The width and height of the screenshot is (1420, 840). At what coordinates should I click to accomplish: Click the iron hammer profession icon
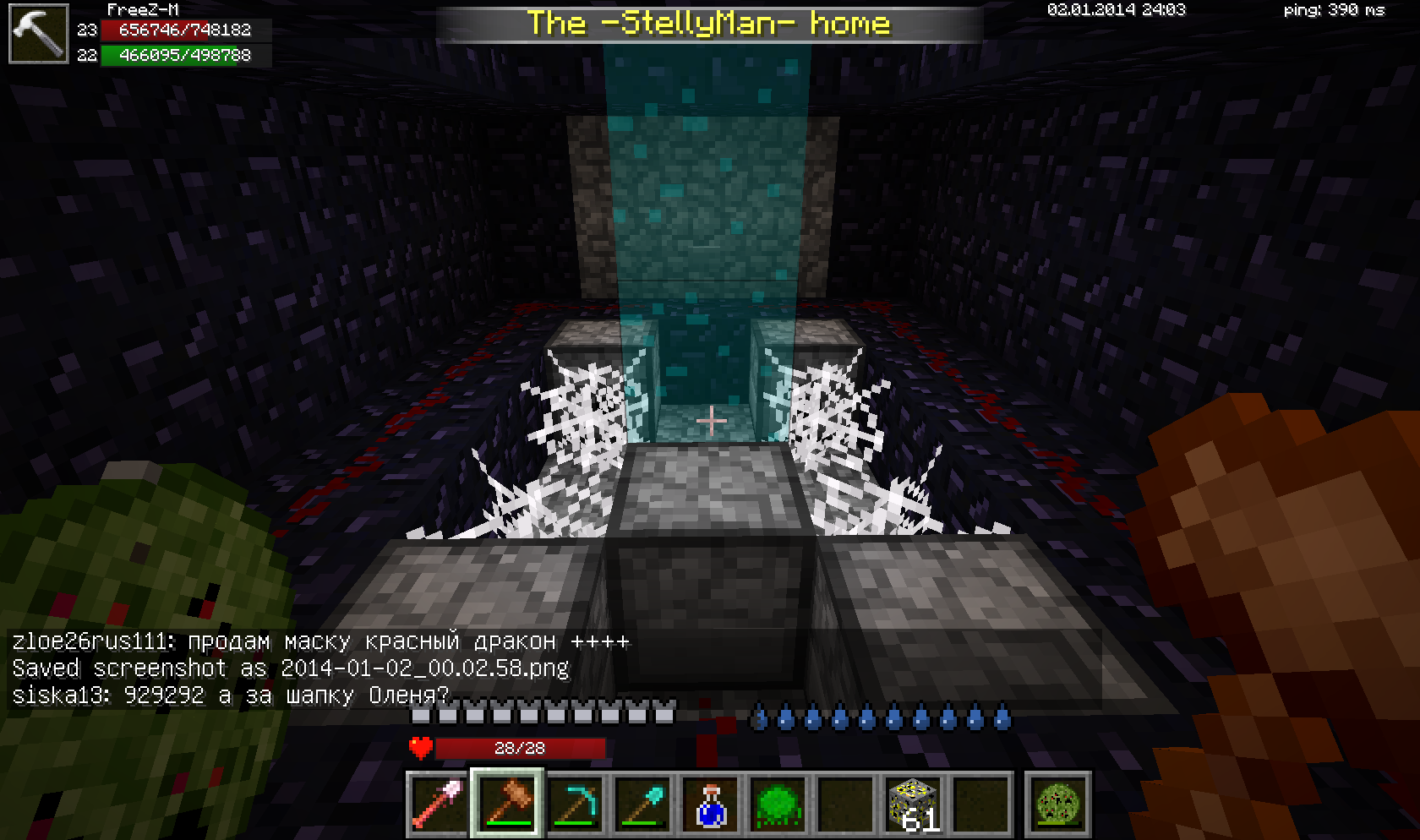pyautogui.click(x=39, y=34)
